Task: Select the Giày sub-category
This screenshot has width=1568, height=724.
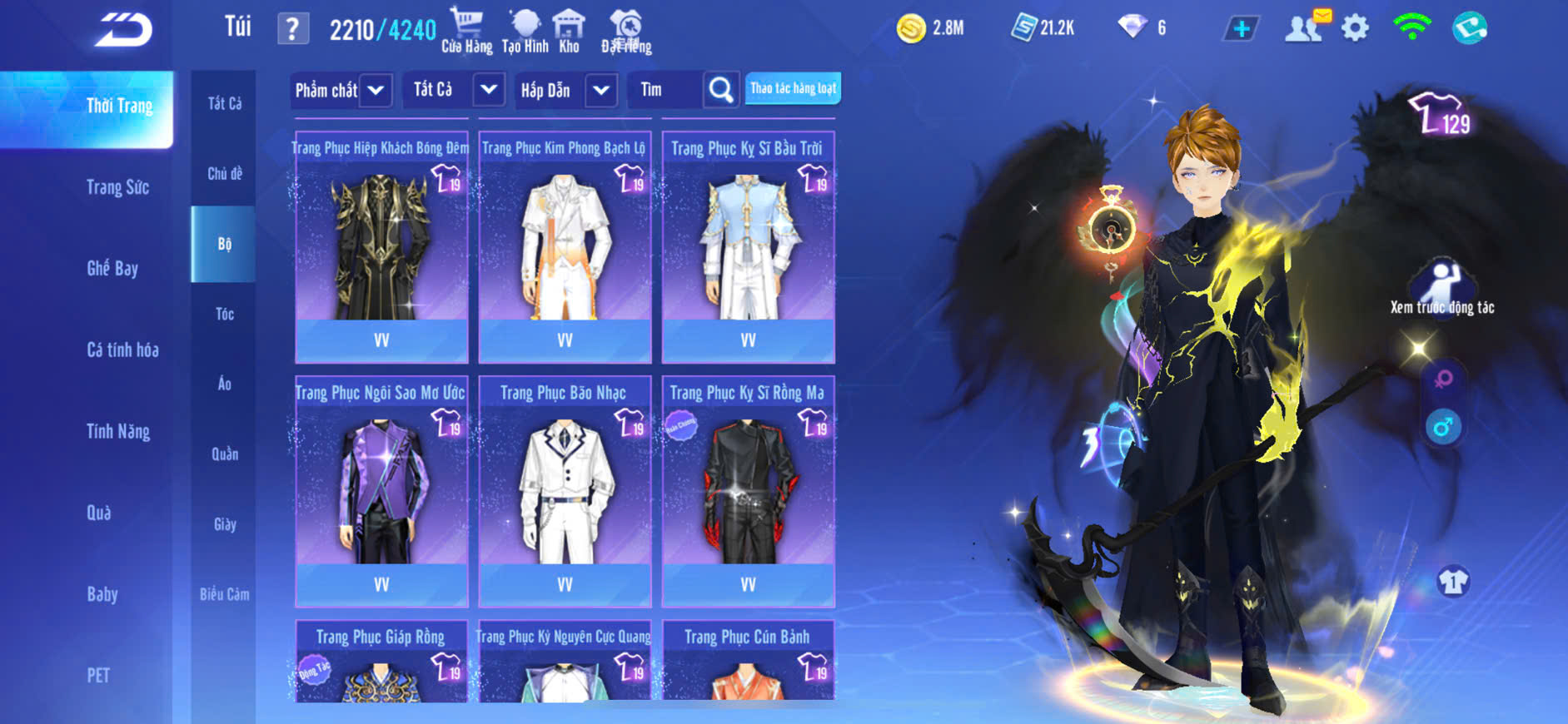Action: pos(224,524)
